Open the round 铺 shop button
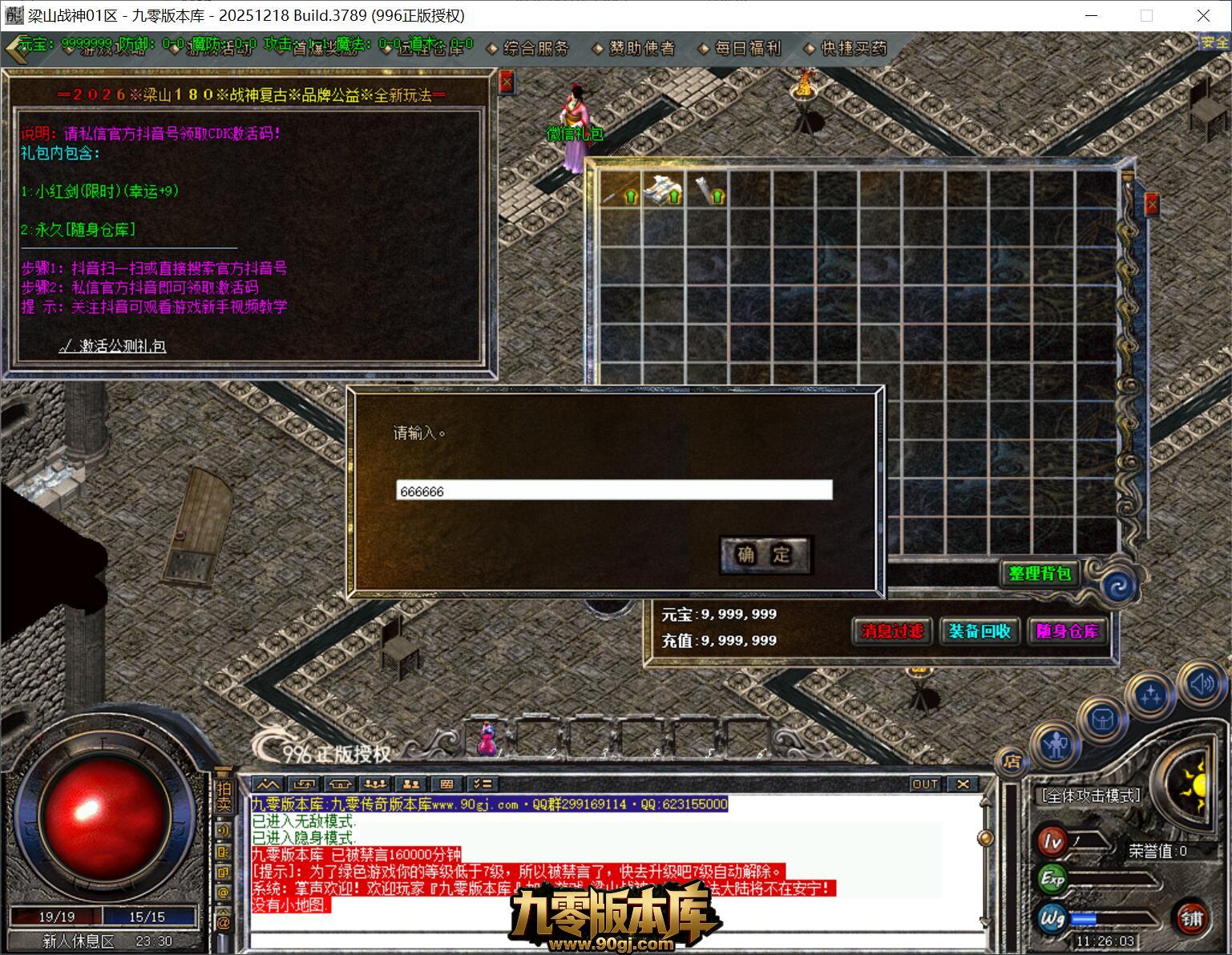1232x955 pixels. point(1192,917)
